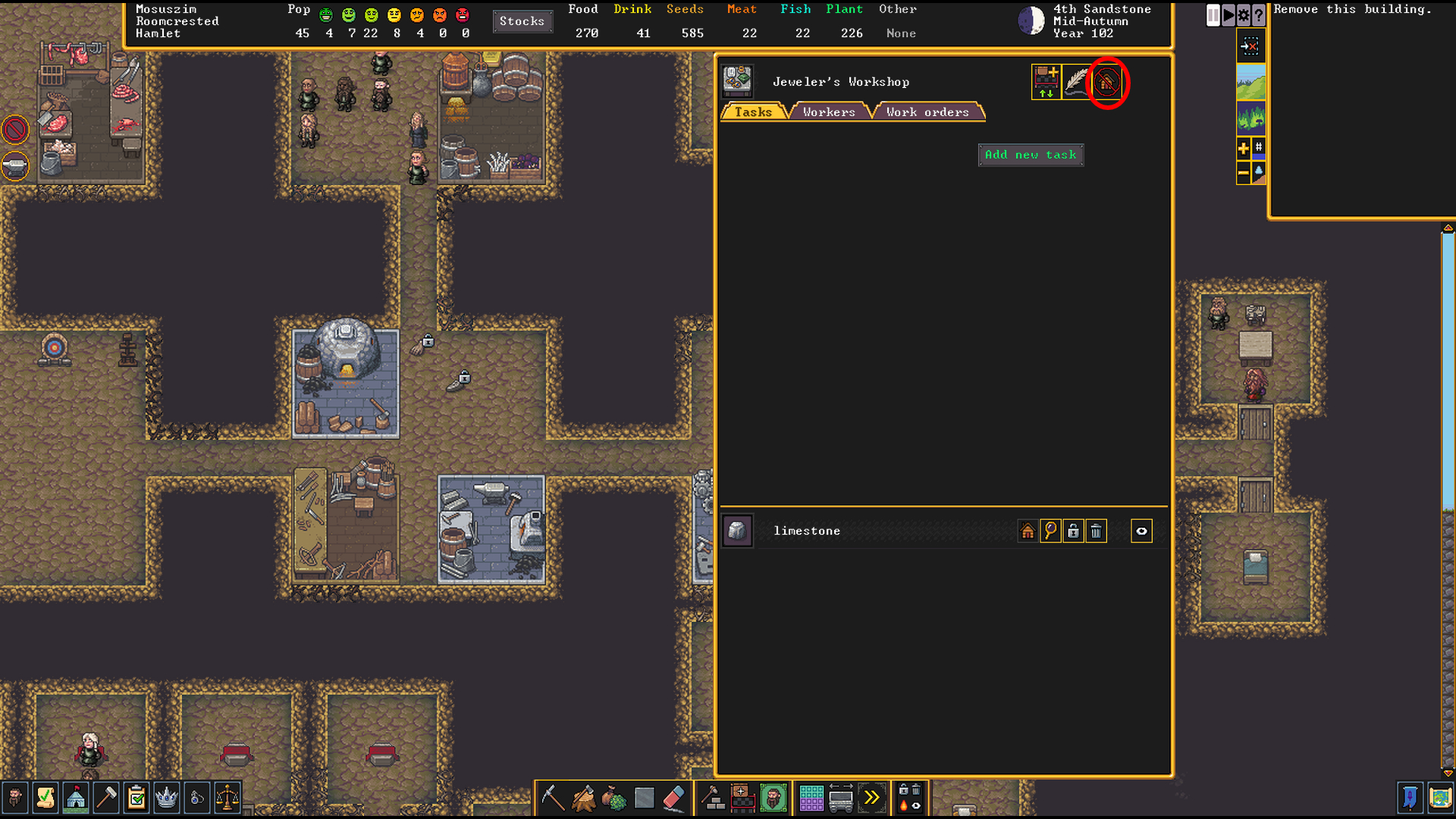Remove the Jeweler's Workshop building
Viewport: 1456px width, 819px height.
pos(1106,83)
